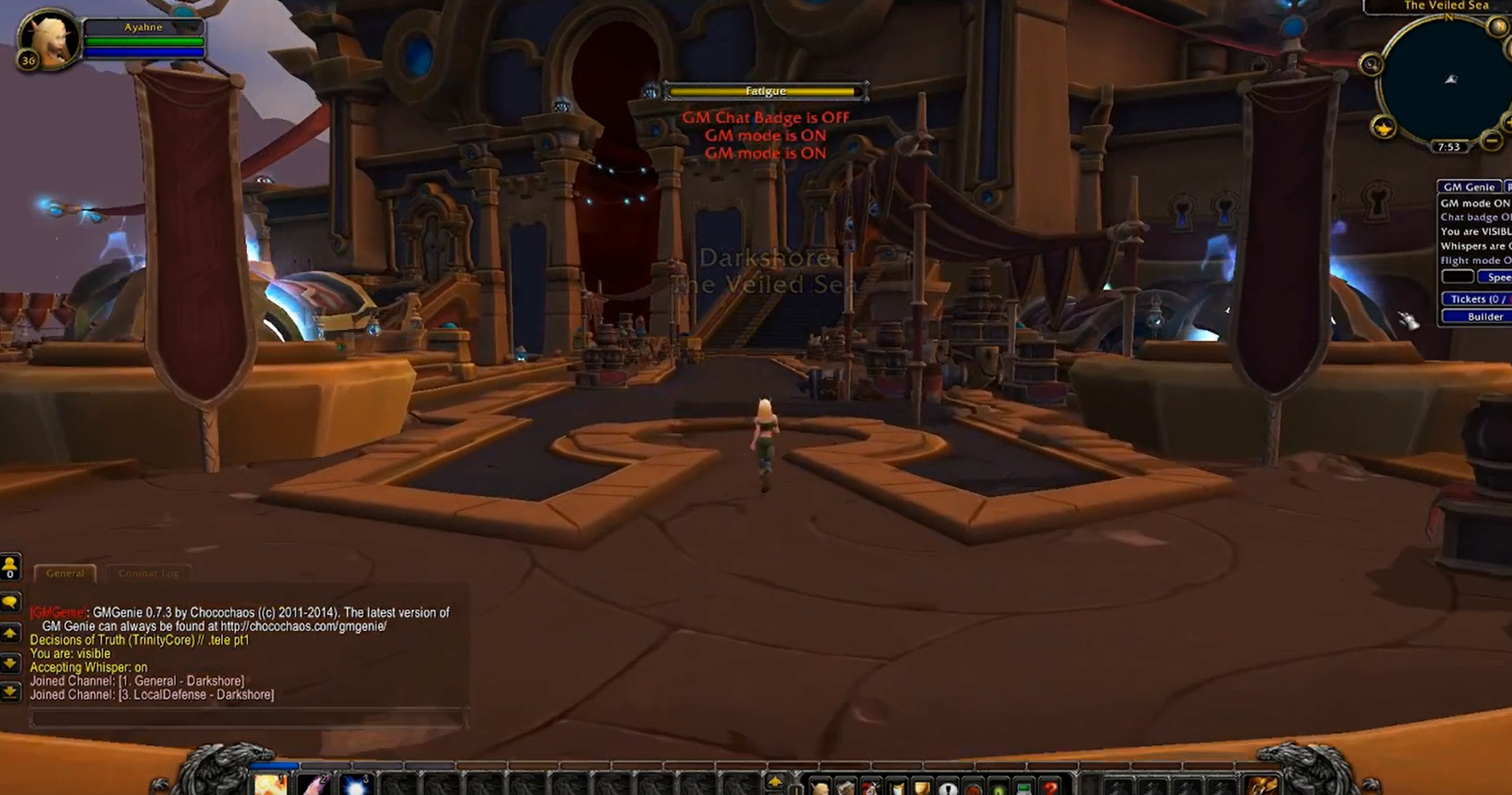
Task: Open the social friends button above chat
Action: 10,566
